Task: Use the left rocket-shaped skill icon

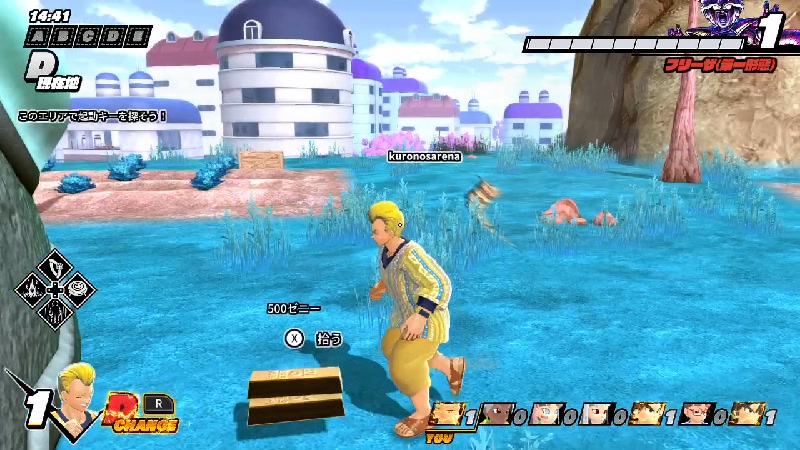Action: [x=32, y=291]
